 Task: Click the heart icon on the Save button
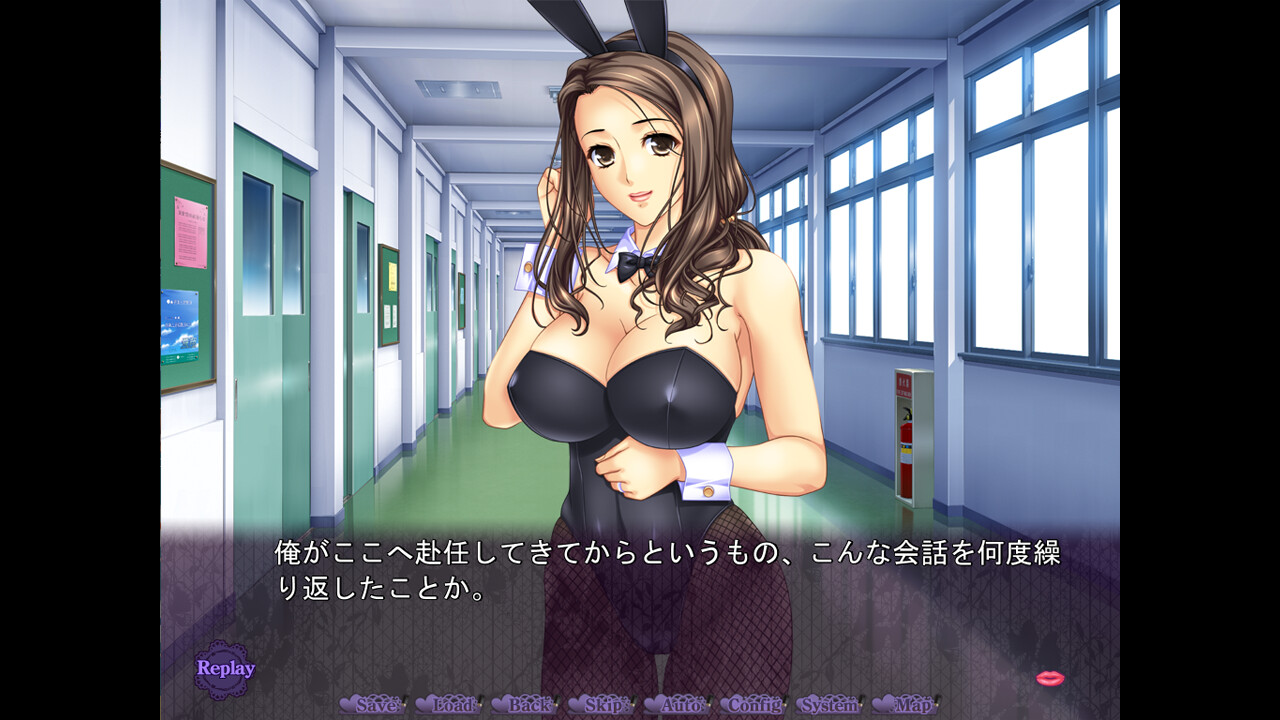(x=349, y=704)
